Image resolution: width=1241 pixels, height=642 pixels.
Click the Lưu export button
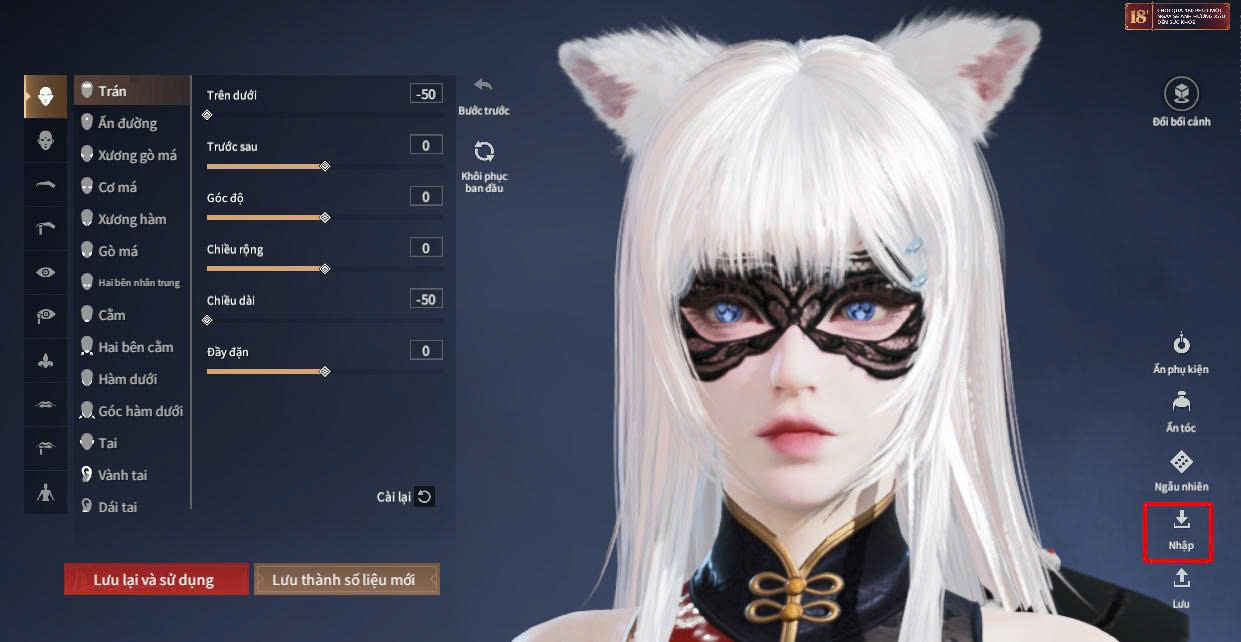click(1181, 588)
